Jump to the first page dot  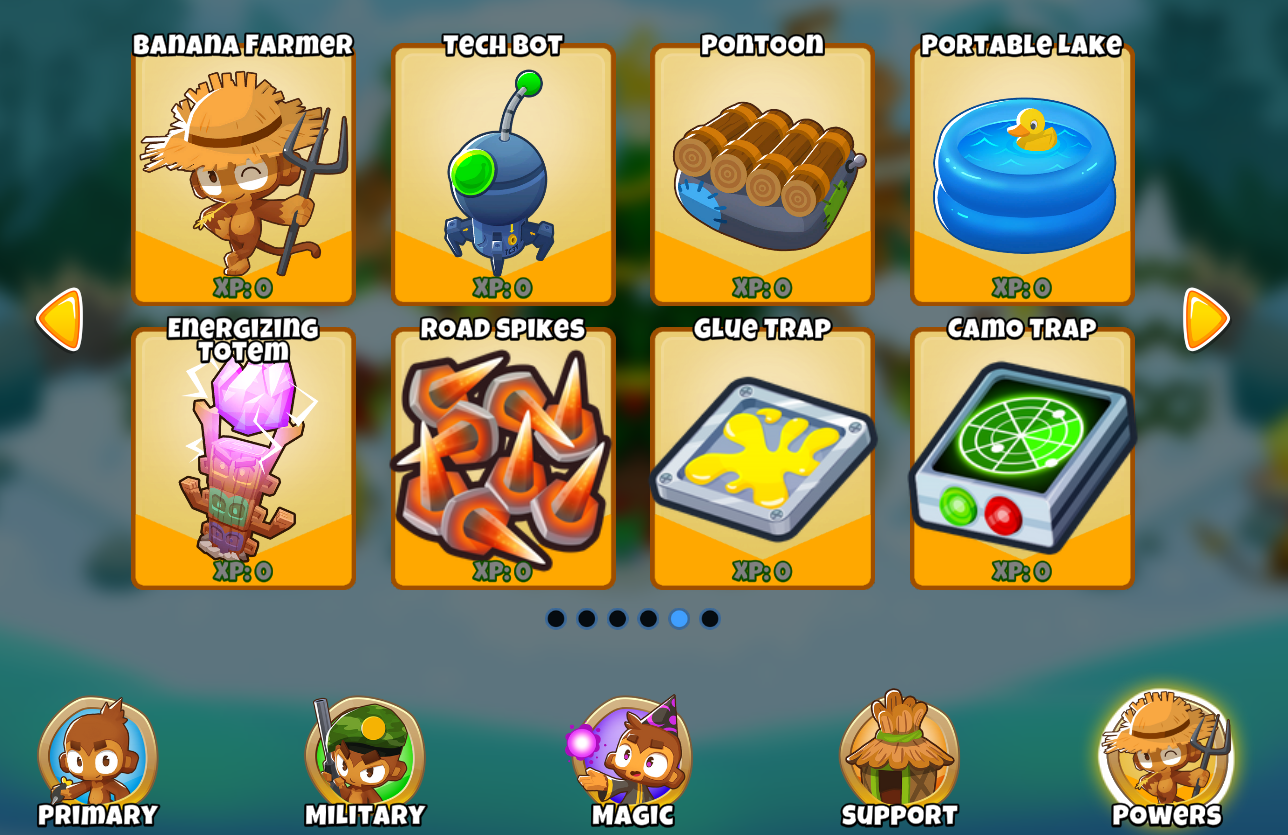[558, 619]
